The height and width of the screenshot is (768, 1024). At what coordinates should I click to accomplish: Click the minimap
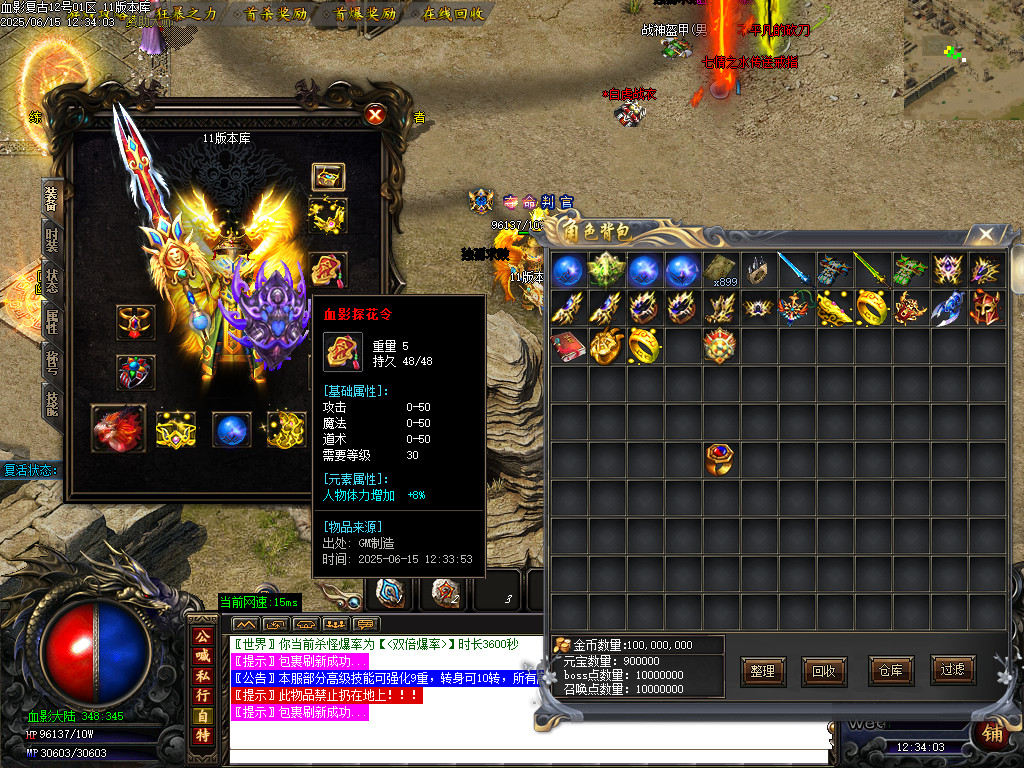point(963,60)
